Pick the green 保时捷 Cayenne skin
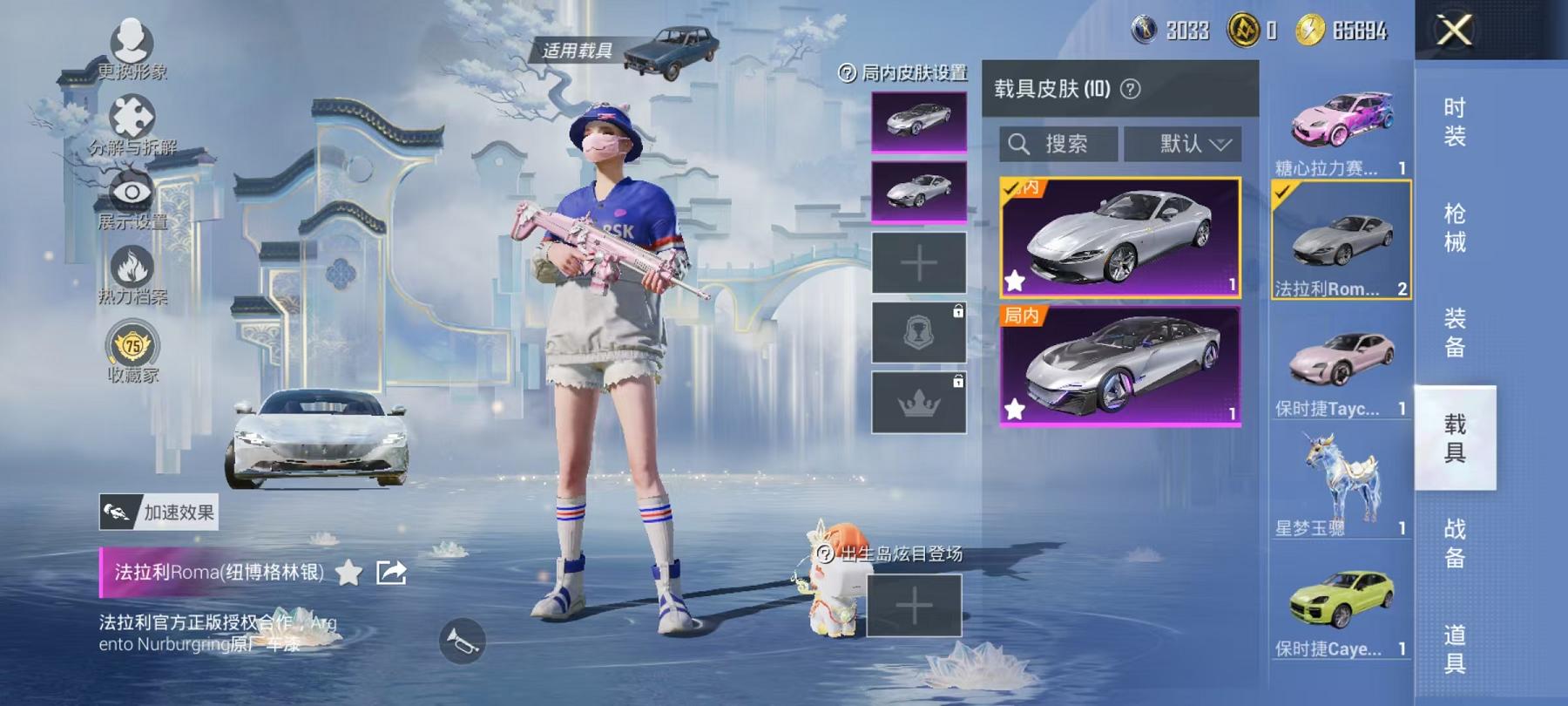Viewport: 1568px width, 706px height. pos(1341,607)
